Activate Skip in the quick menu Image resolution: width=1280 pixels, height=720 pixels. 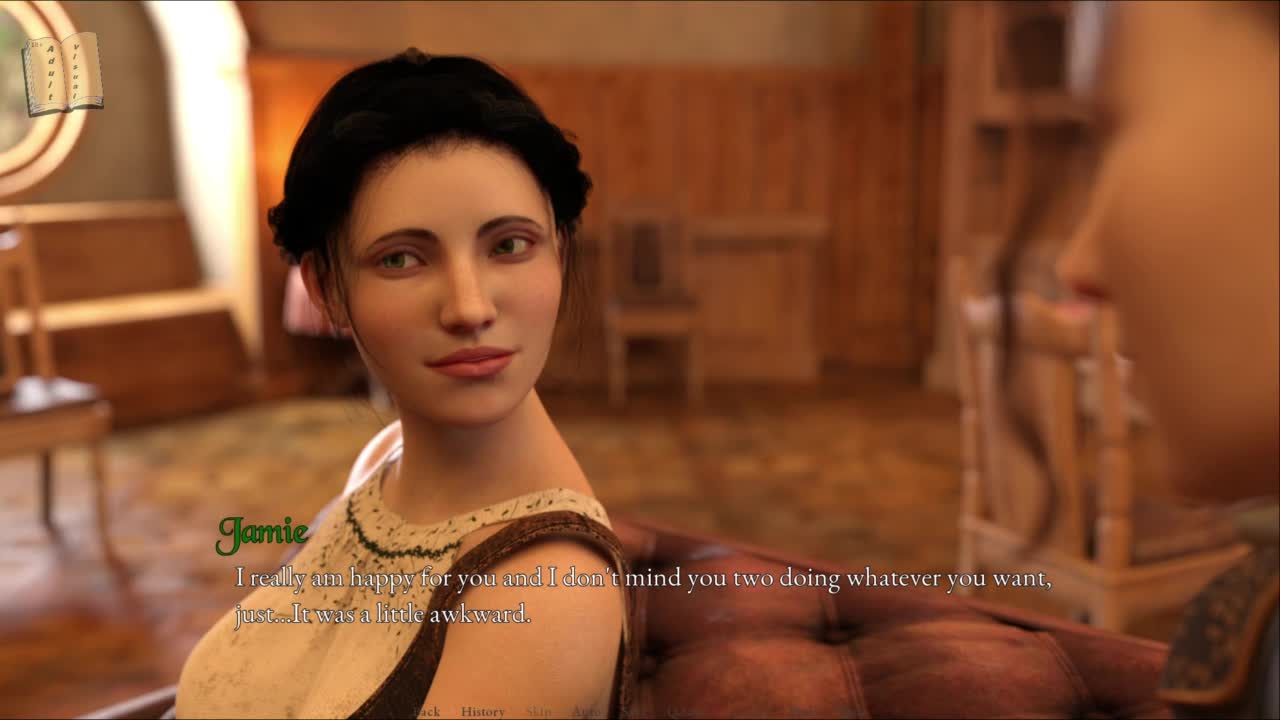click(538, 711)
